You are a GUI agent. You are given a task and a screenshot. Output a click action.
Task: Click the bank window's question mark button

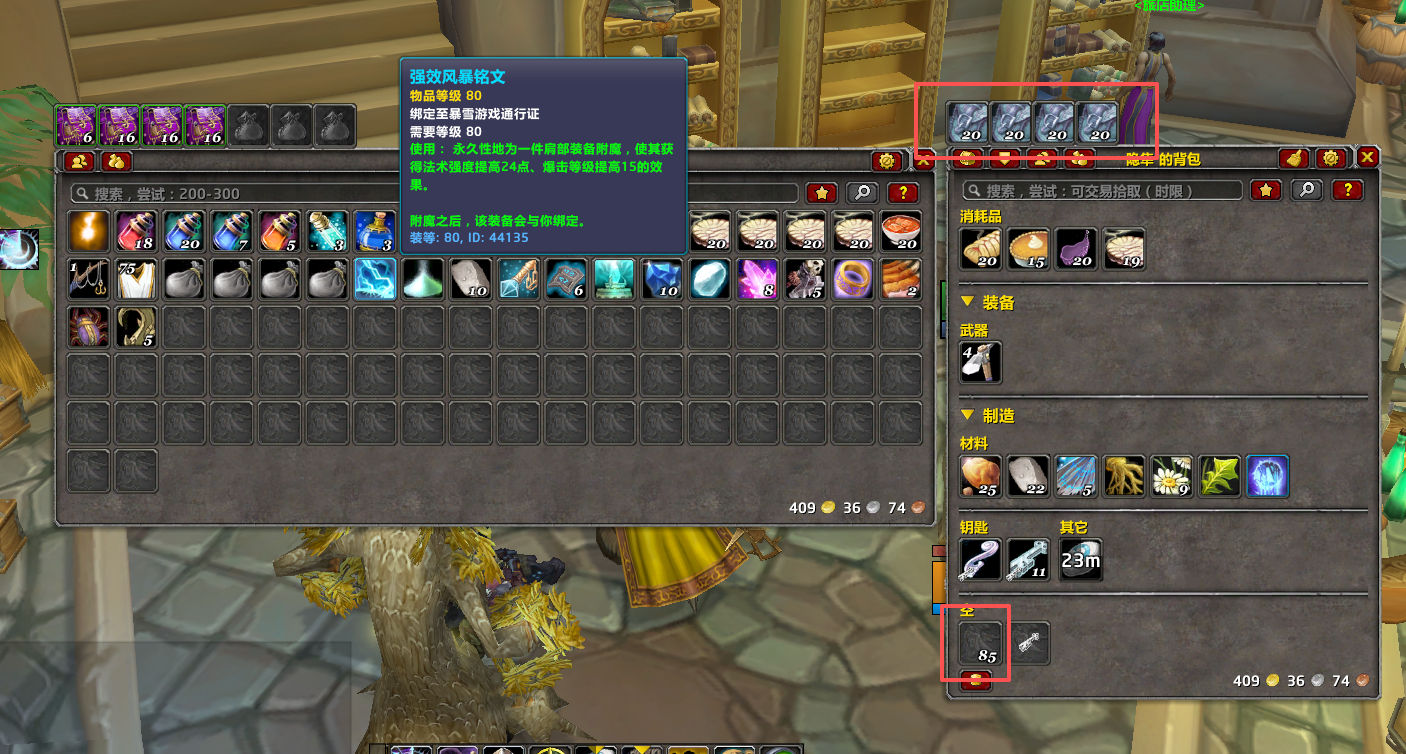click(x=902, y=193)
